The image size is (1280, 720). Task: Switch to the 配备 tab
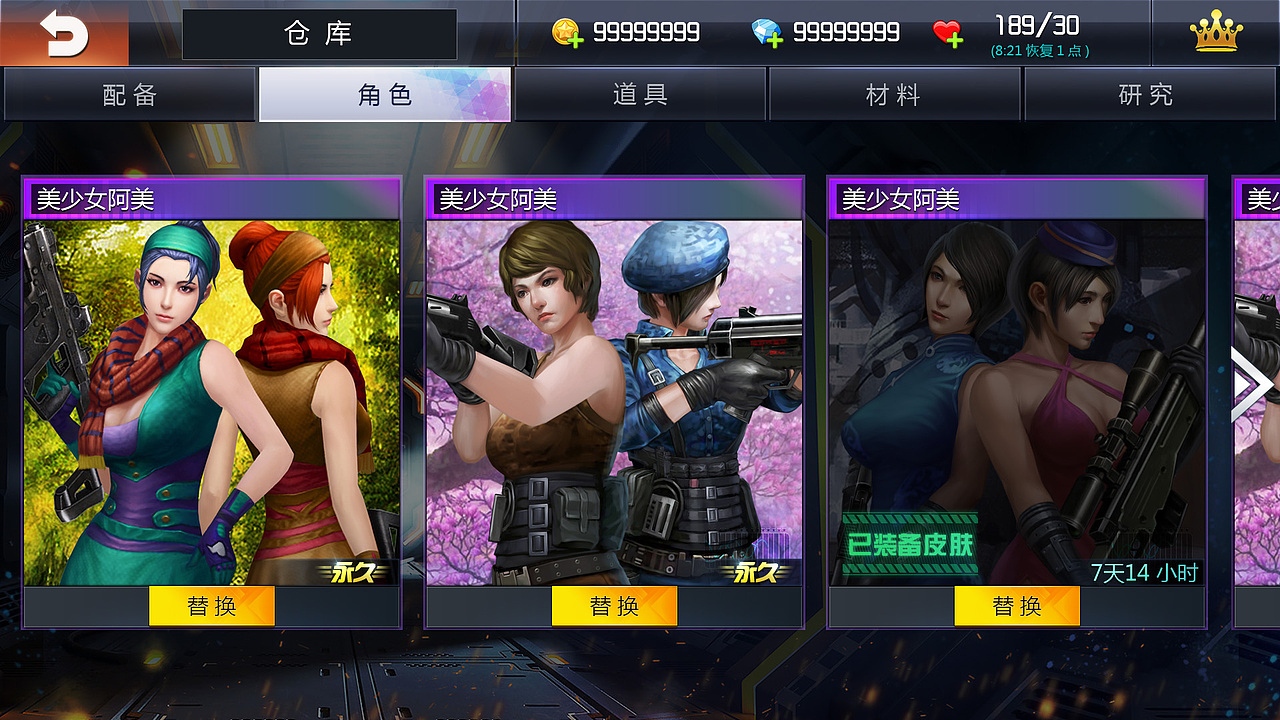tap(128, 95)
